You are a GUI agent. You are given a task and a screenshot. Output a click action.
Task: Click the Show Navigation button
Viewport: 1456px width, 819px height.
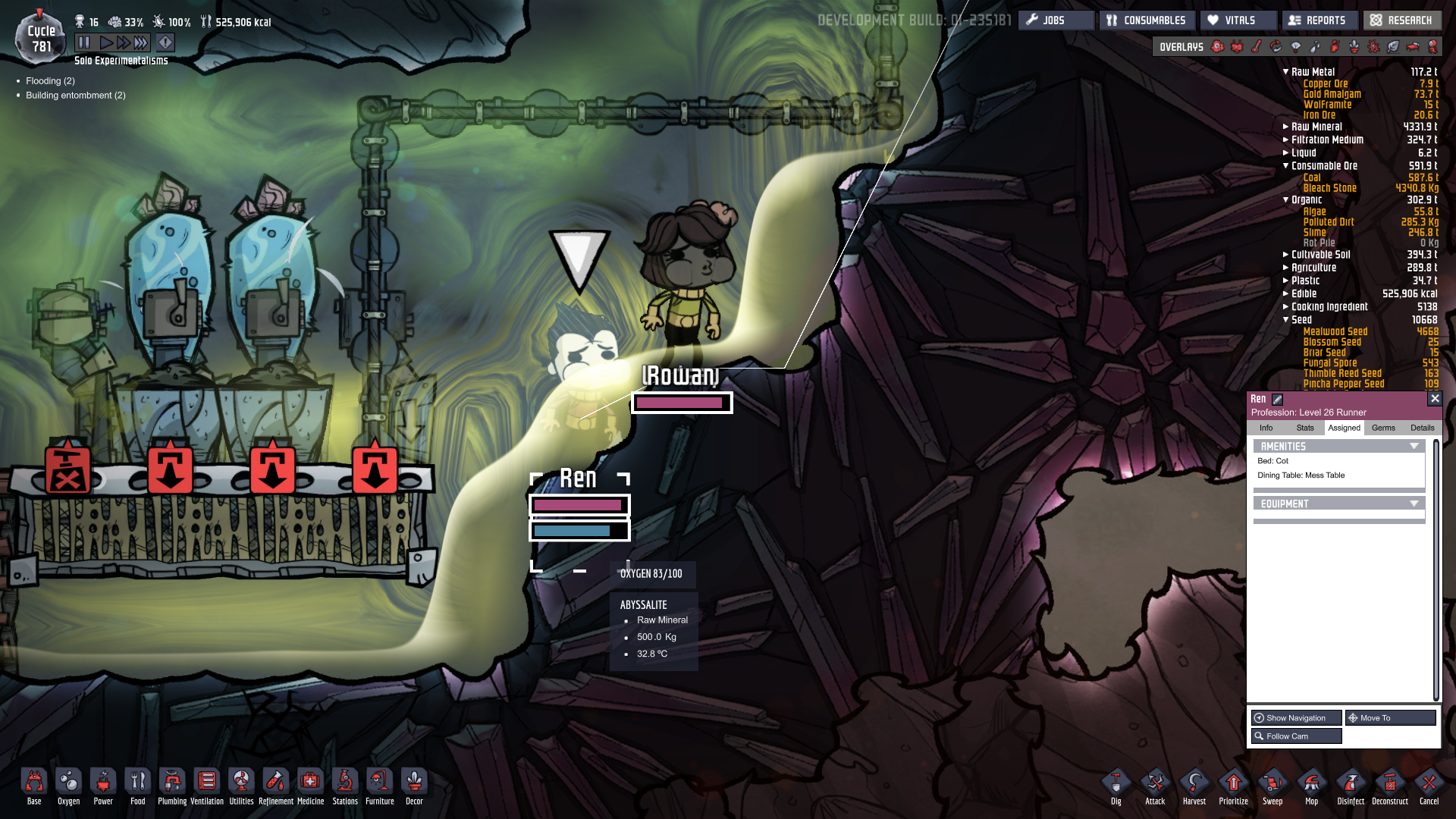1296,717
